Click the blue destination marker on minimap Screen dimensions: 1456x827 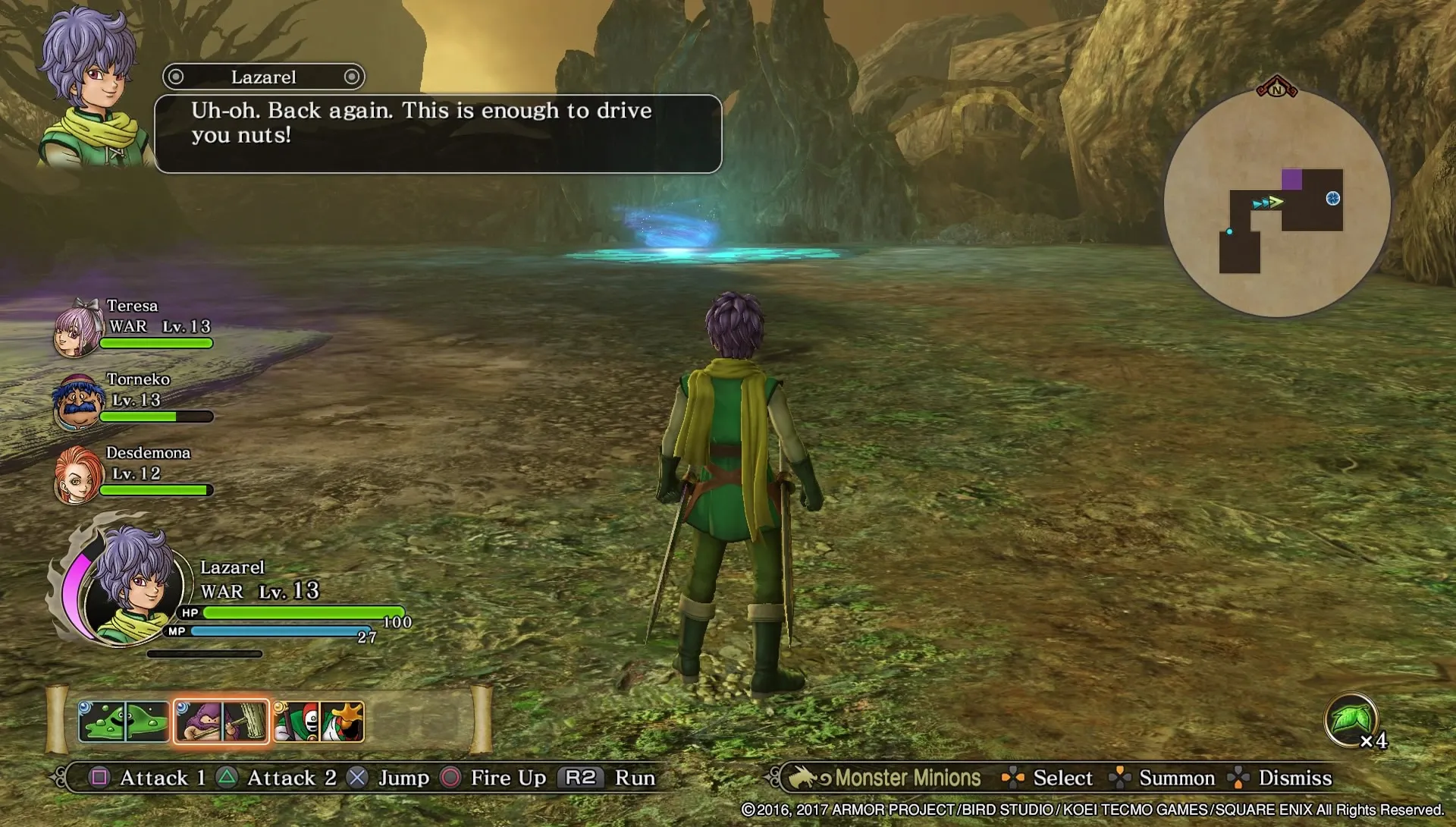(1332, 199)
